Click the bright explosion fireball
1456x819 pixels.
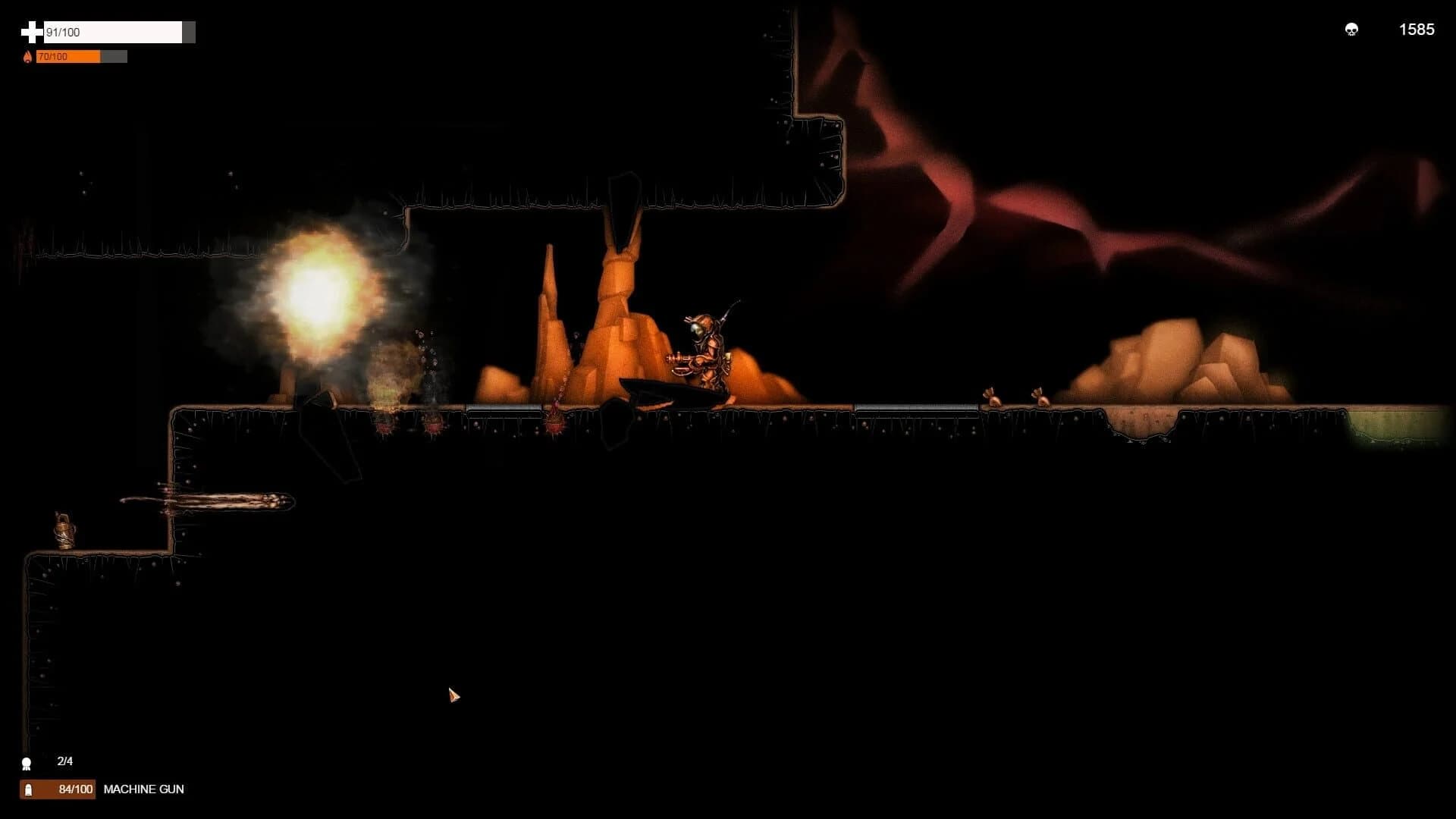318,296
